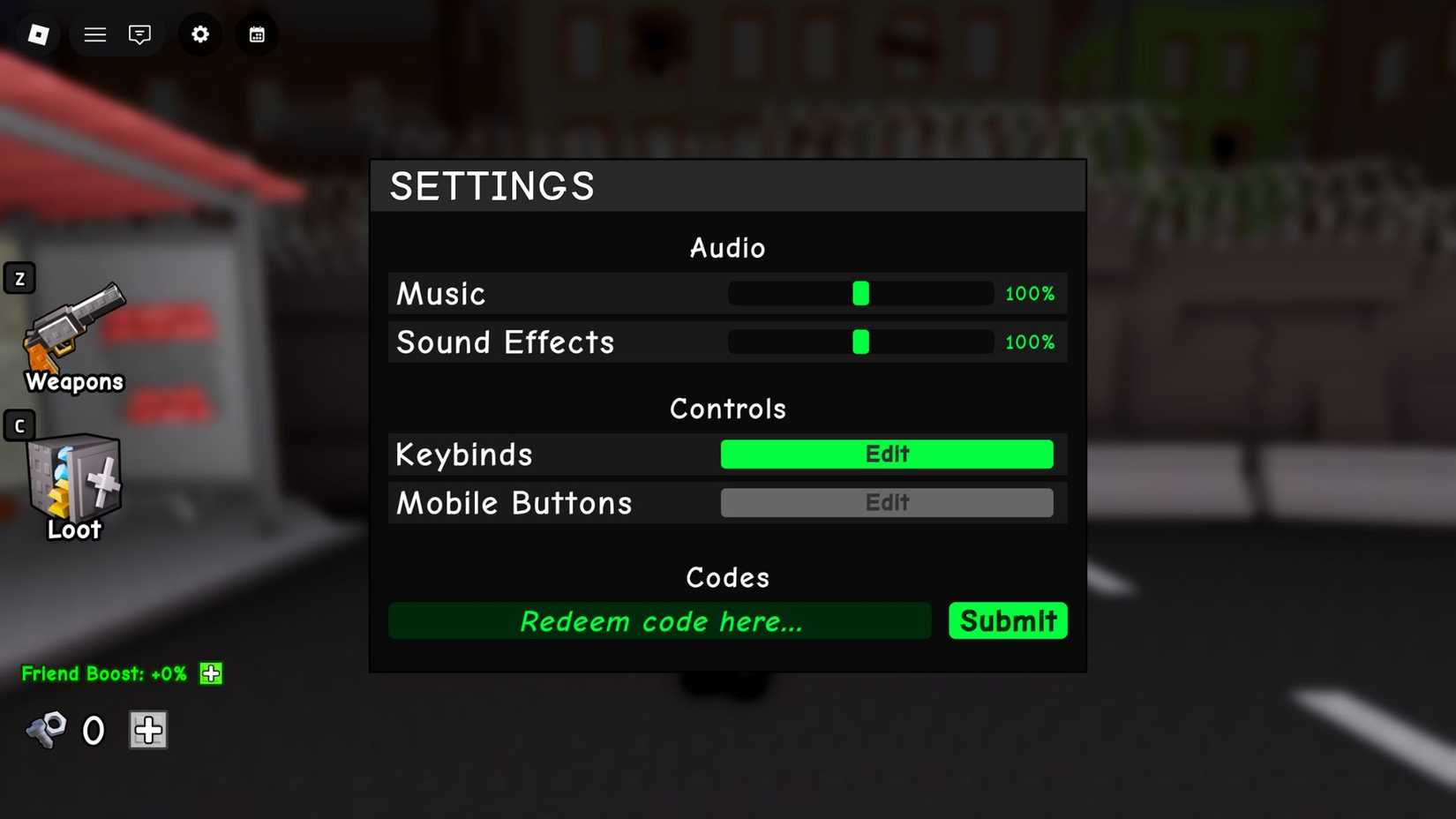This screenshot has height=819, width=1456.
Task: Open the hamburger menu at top left
Action: [x=94, y=34]
